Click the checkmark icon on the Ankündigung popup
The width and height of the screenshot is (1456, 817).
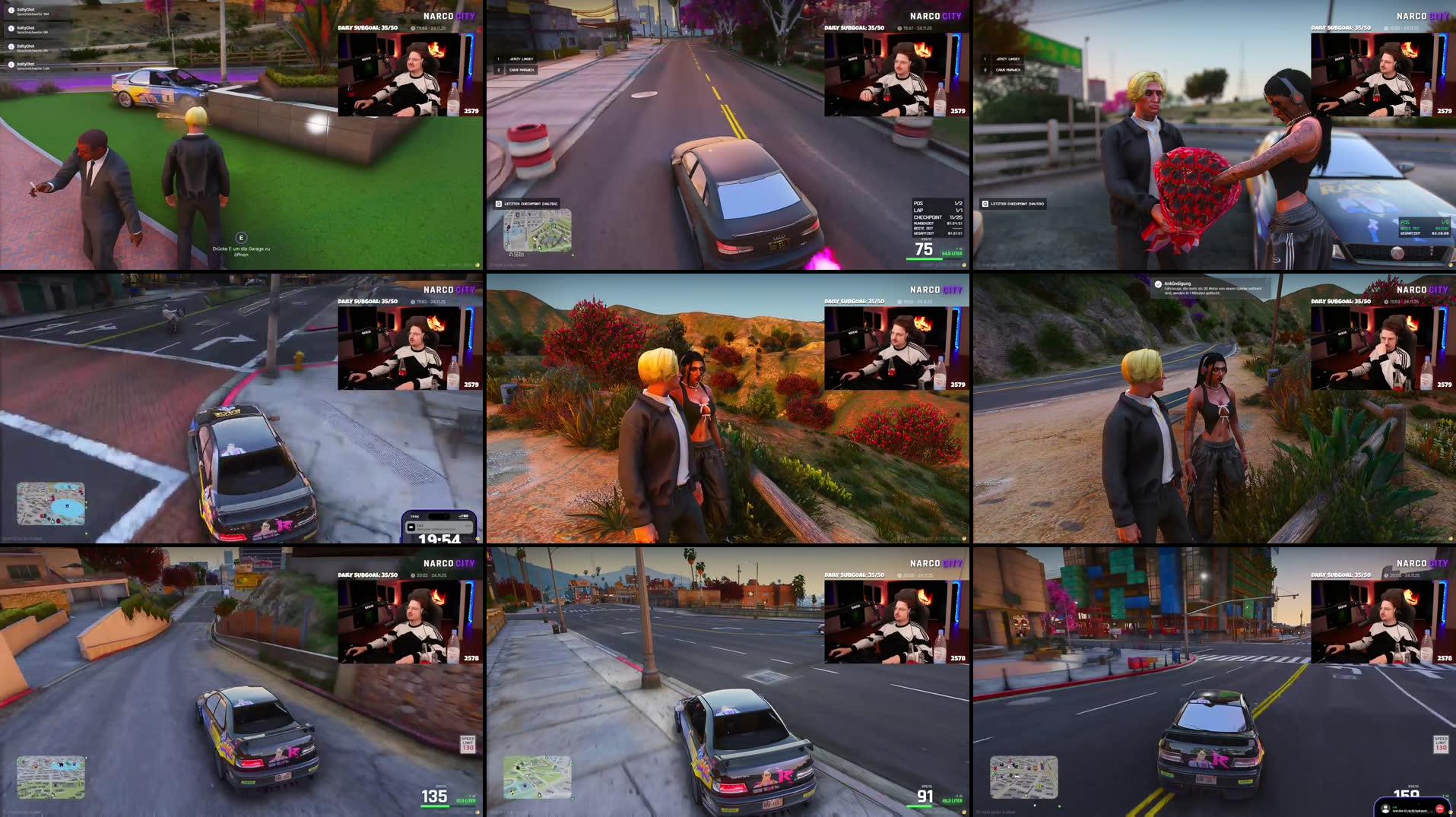(1158, 284)
